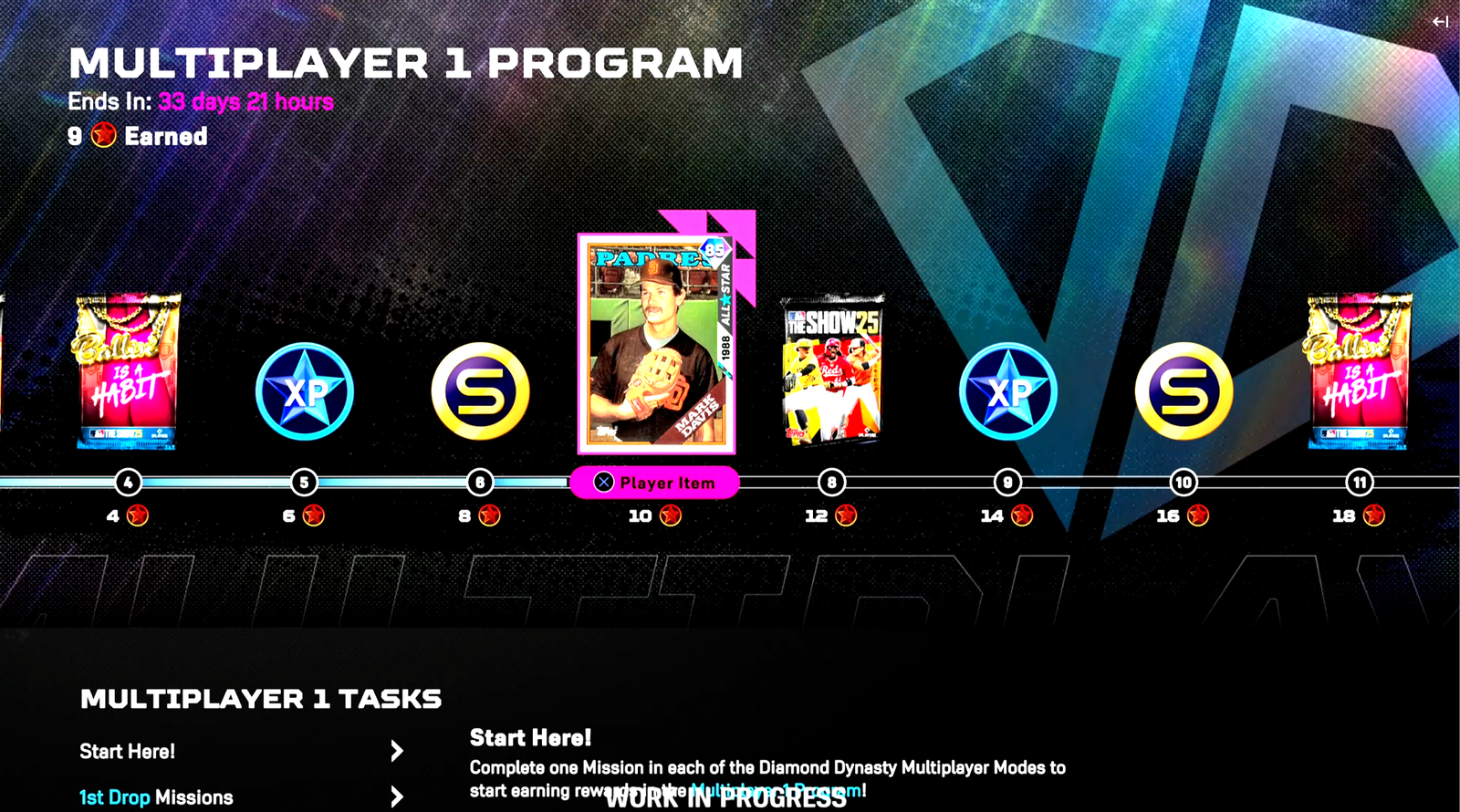Collapse the Start Here! task chevron
The height and width of the screenshot is (812, 1460).
pyautogui.click(x=397, y=750)
